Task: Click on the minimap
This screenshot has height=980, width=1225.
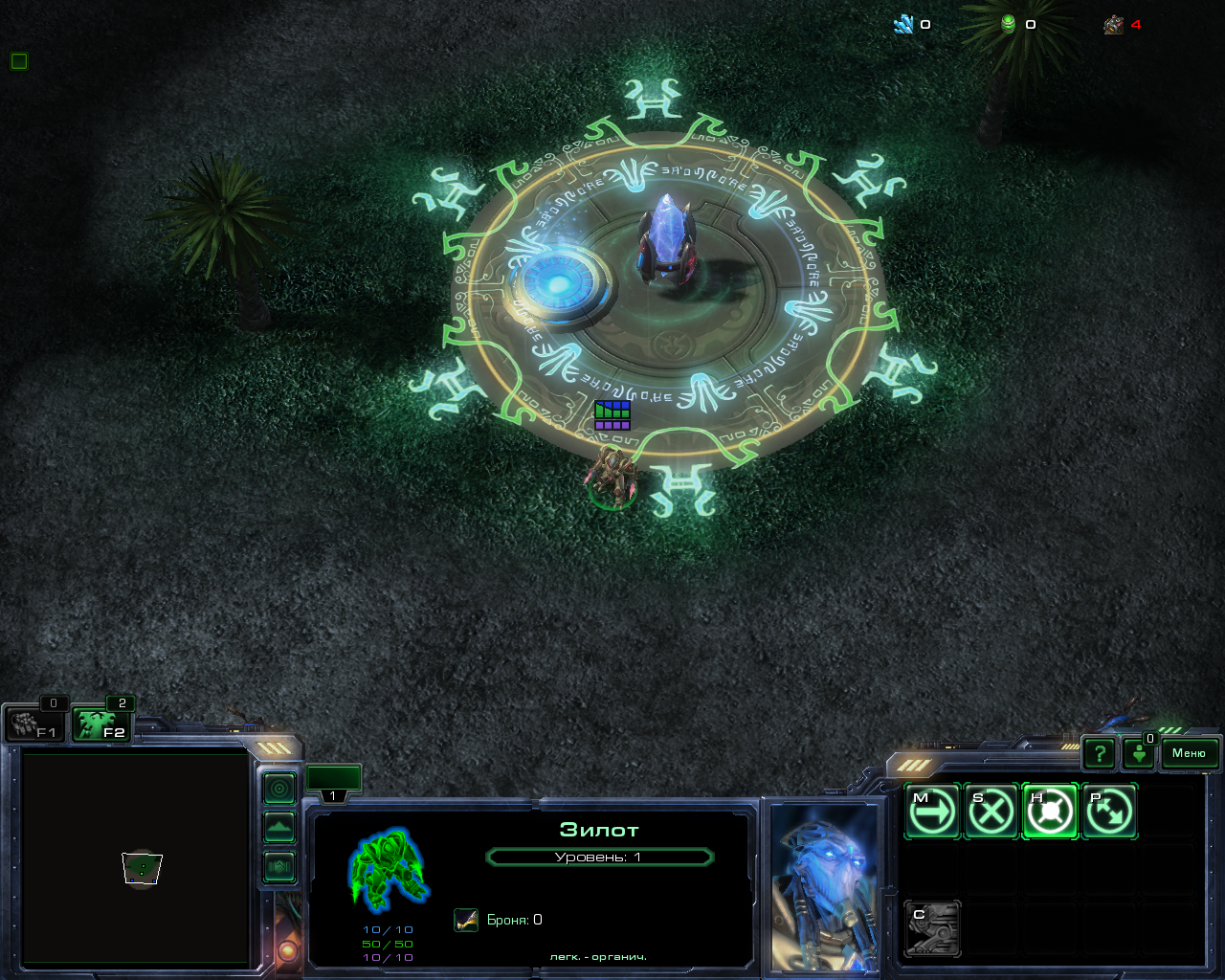Action: click(x=136, y=858)
